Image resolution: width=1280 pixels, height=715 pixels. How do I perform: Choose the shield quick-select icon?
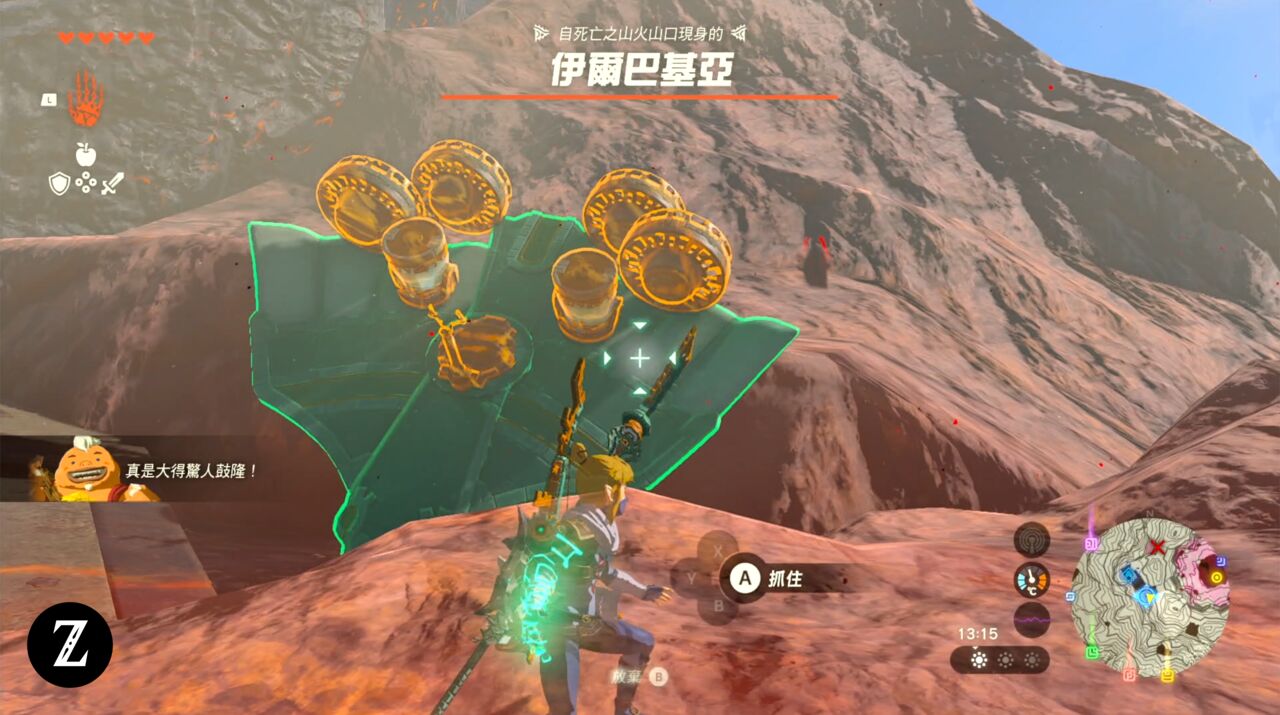pos(59,183)
